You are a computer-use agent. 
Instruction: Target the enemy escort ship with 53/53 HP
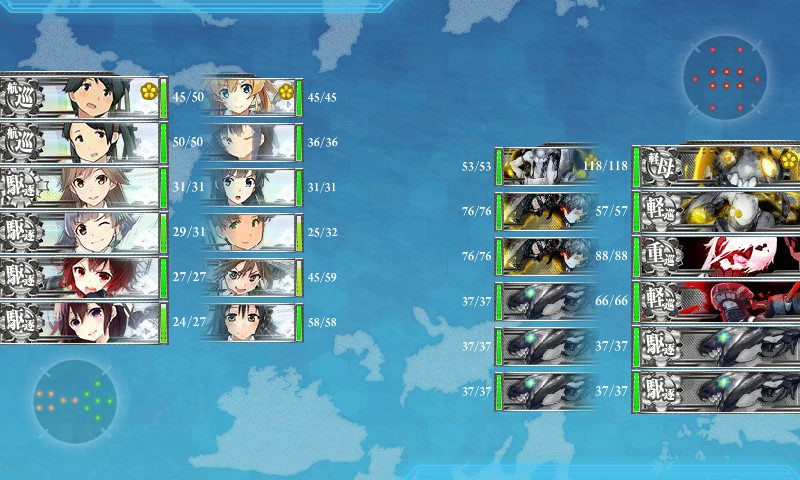[546, 166]
